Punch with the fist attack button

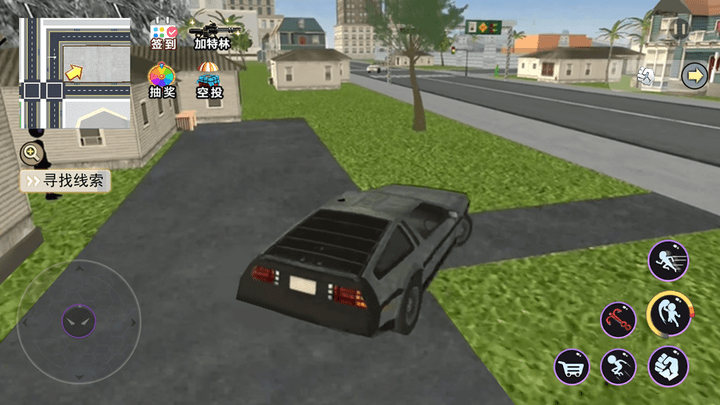[667, 366]
